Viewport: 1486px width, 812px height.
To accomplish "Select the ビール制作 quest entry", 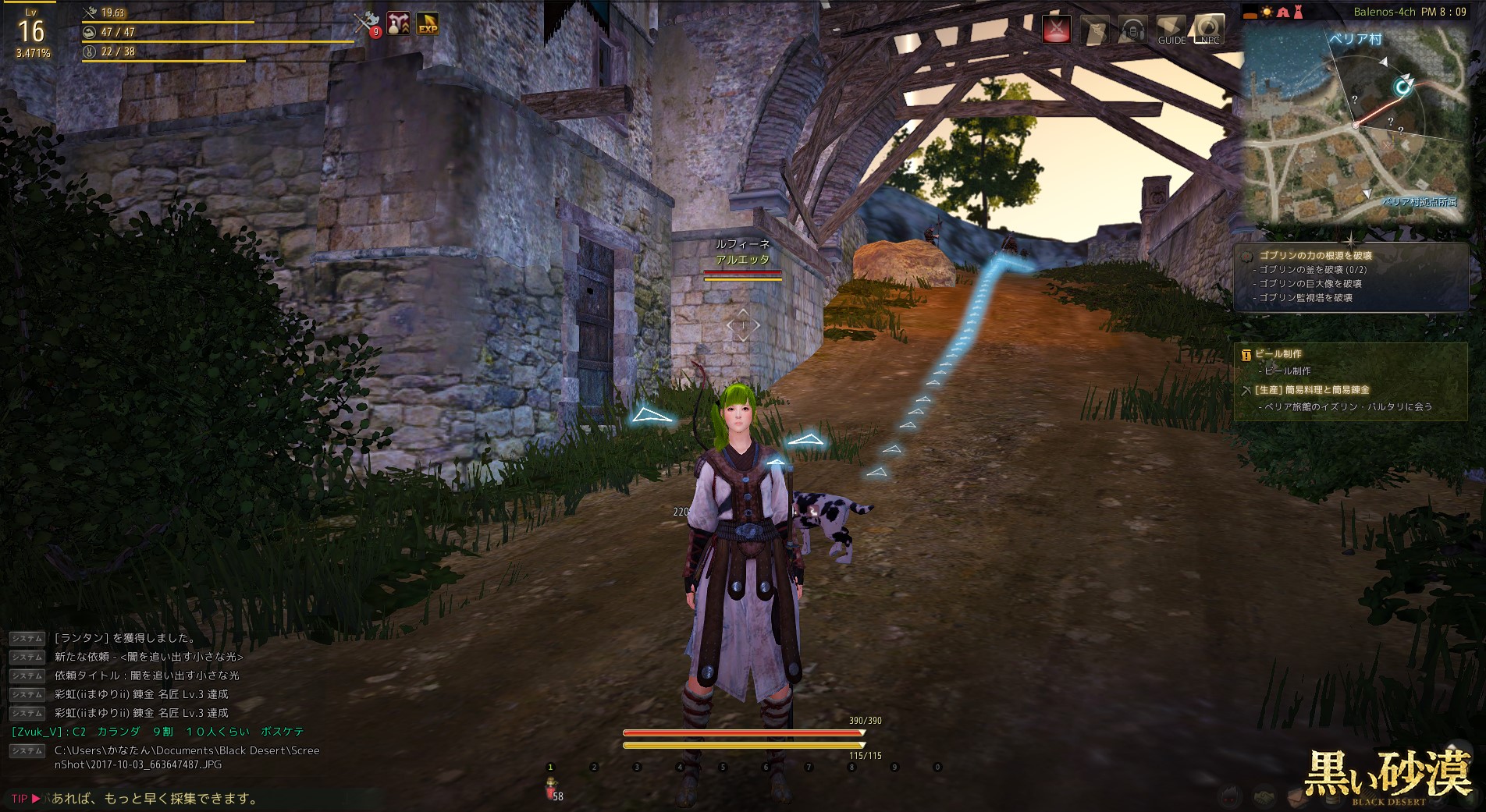I will (x=1278, y=354).
